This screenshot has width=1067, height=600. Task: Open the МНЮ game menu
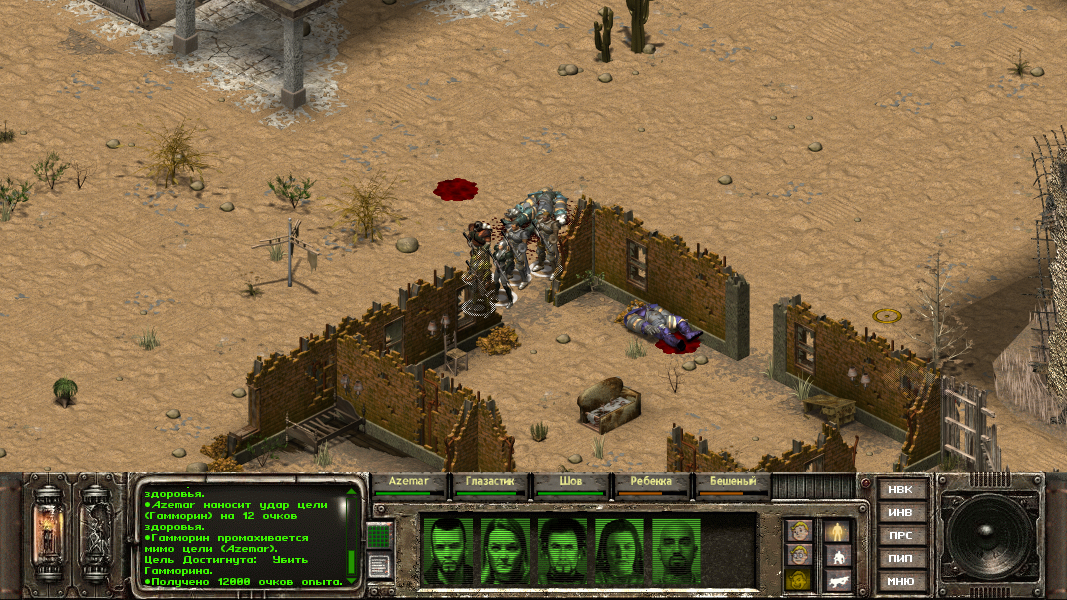(900, 581)
